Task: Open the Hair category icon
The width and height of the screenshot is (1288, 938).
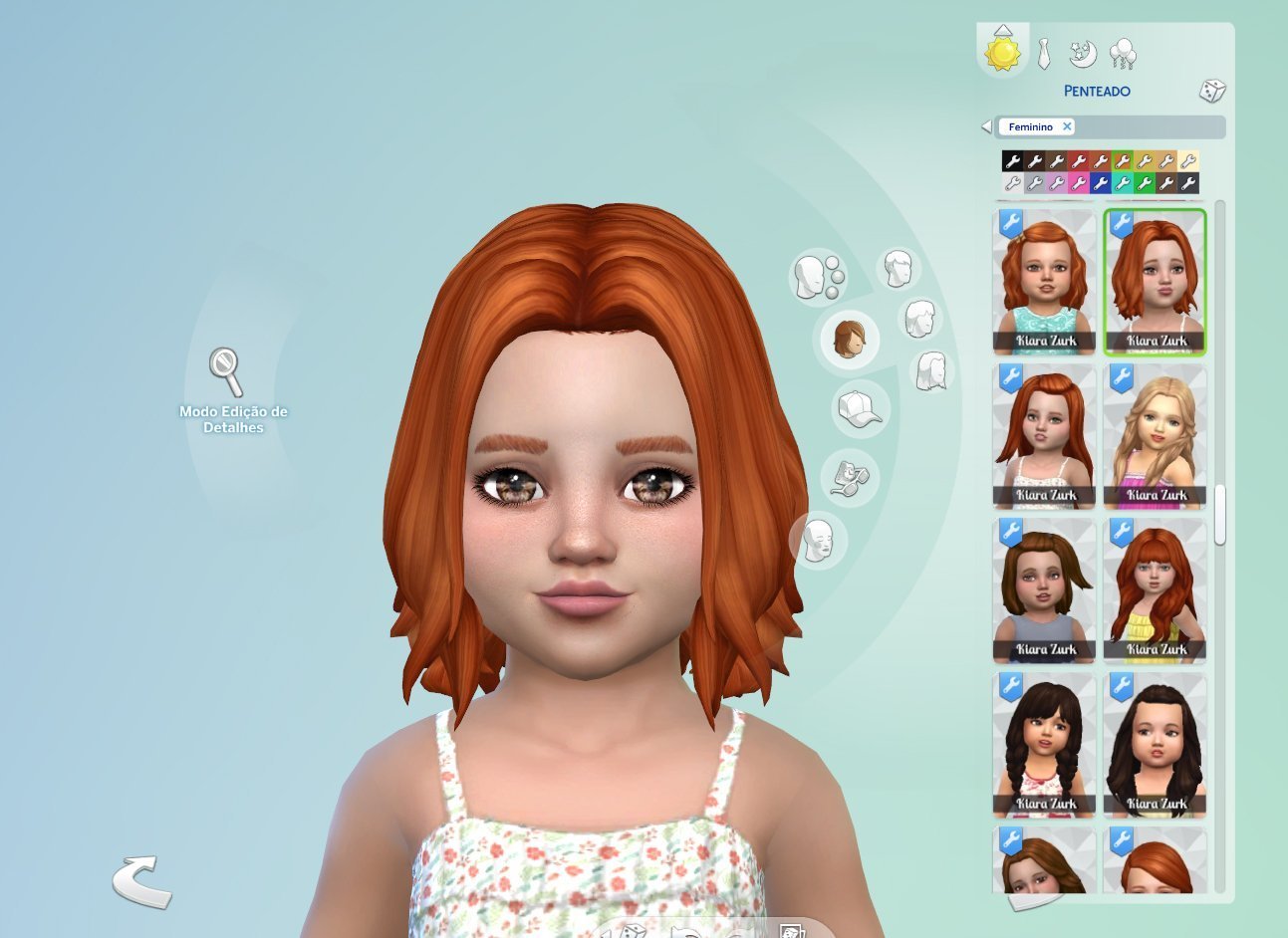Action: coord(848,340)
